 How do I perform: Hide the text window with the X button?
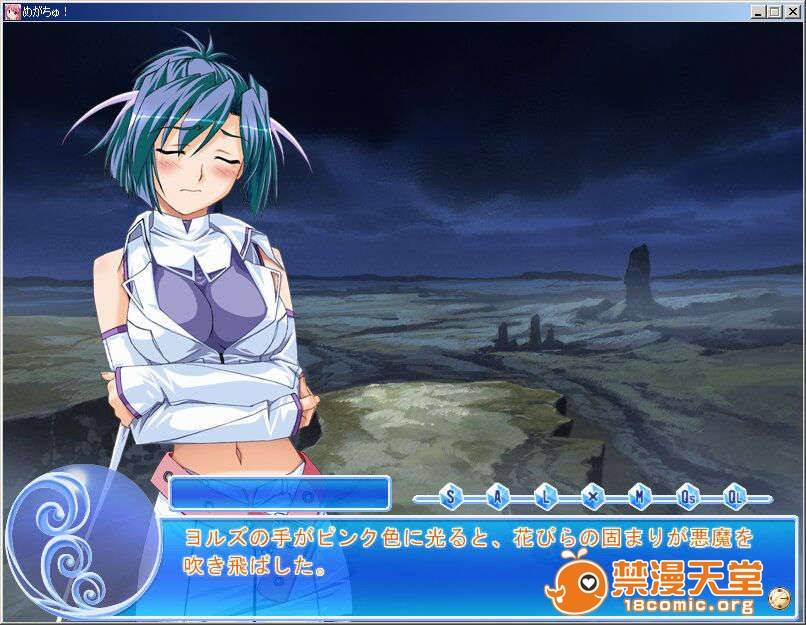592,495
